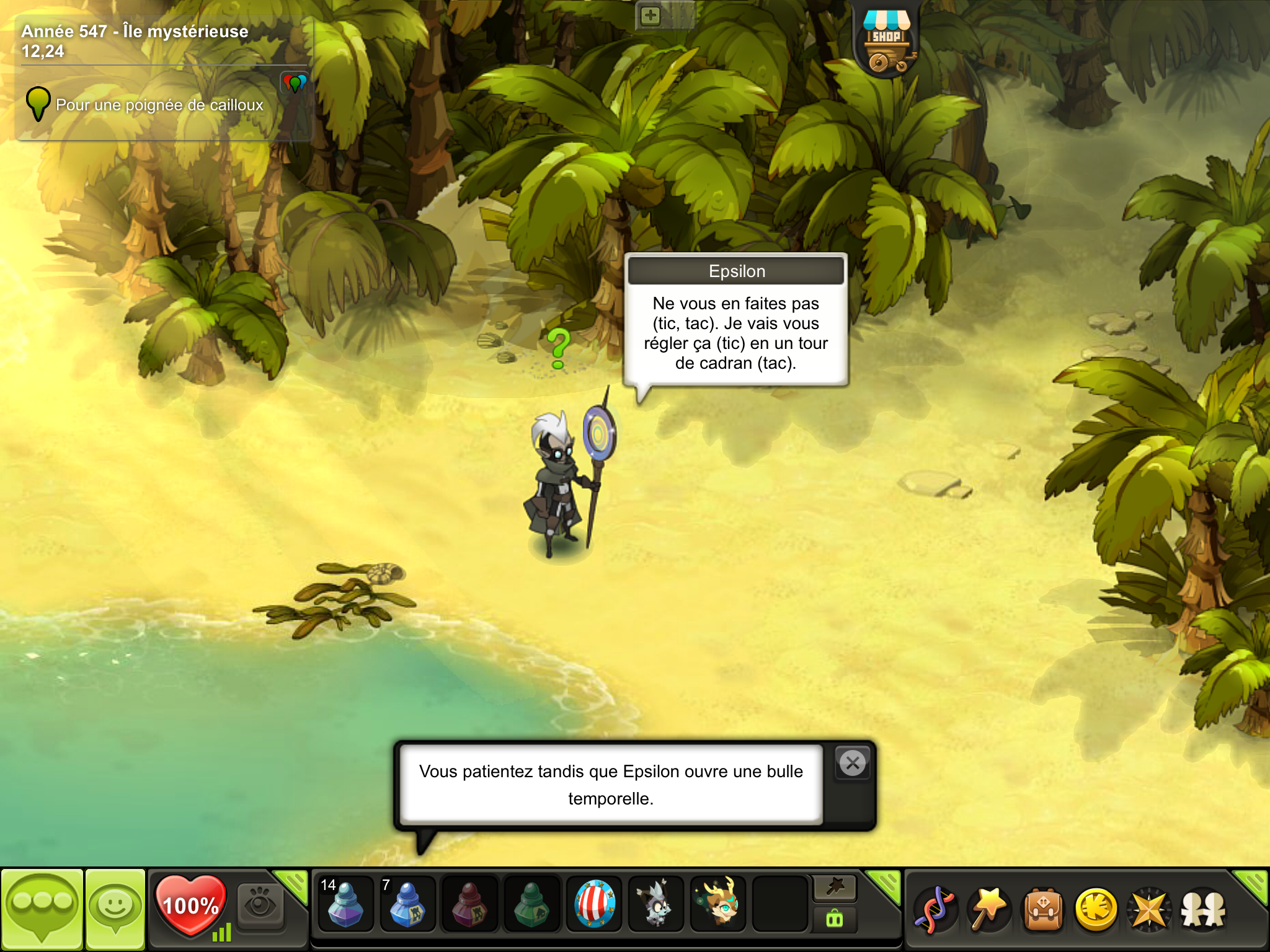Image resolution: width=1270 pixels, height=952 pixels.
Task: Use the blue tower potion with 7 count
Action: [407, 905]
